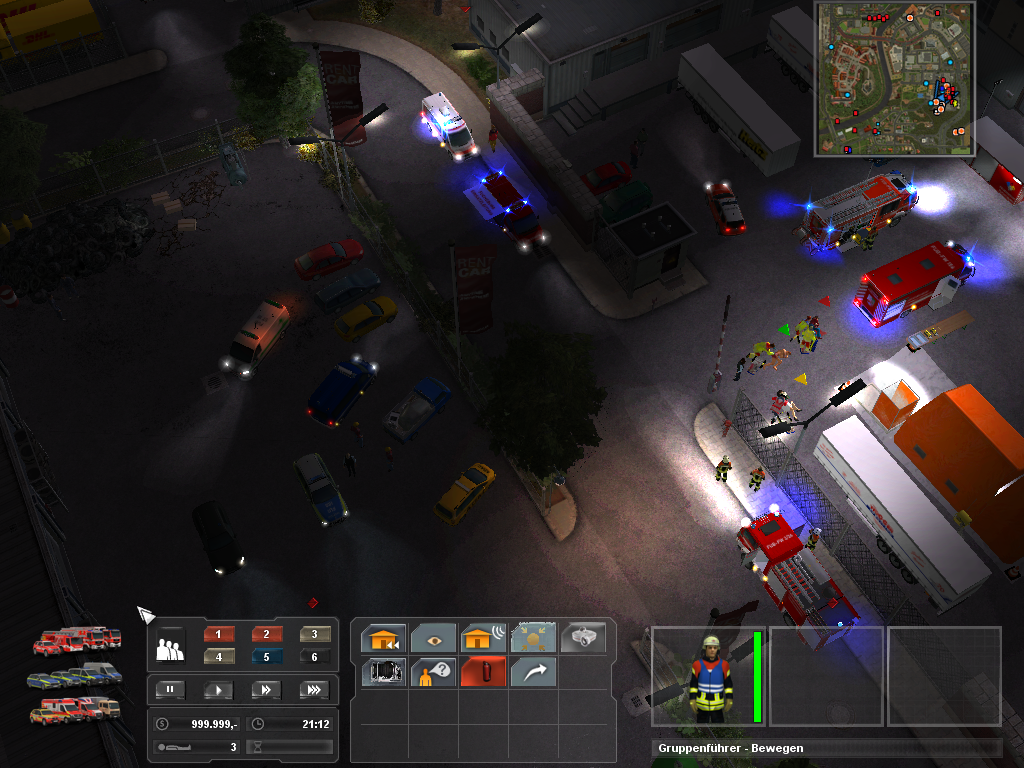Select squad group 2
Viewport: 1024px width, 768px height.
coord(267,634)
